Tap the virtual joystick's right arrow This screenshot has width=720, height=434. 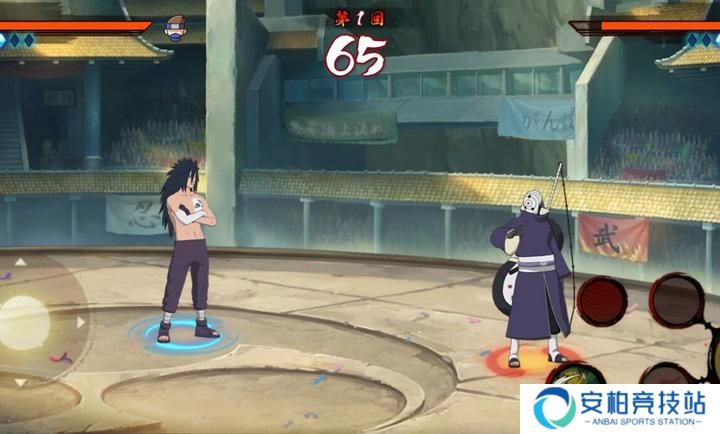81,322
